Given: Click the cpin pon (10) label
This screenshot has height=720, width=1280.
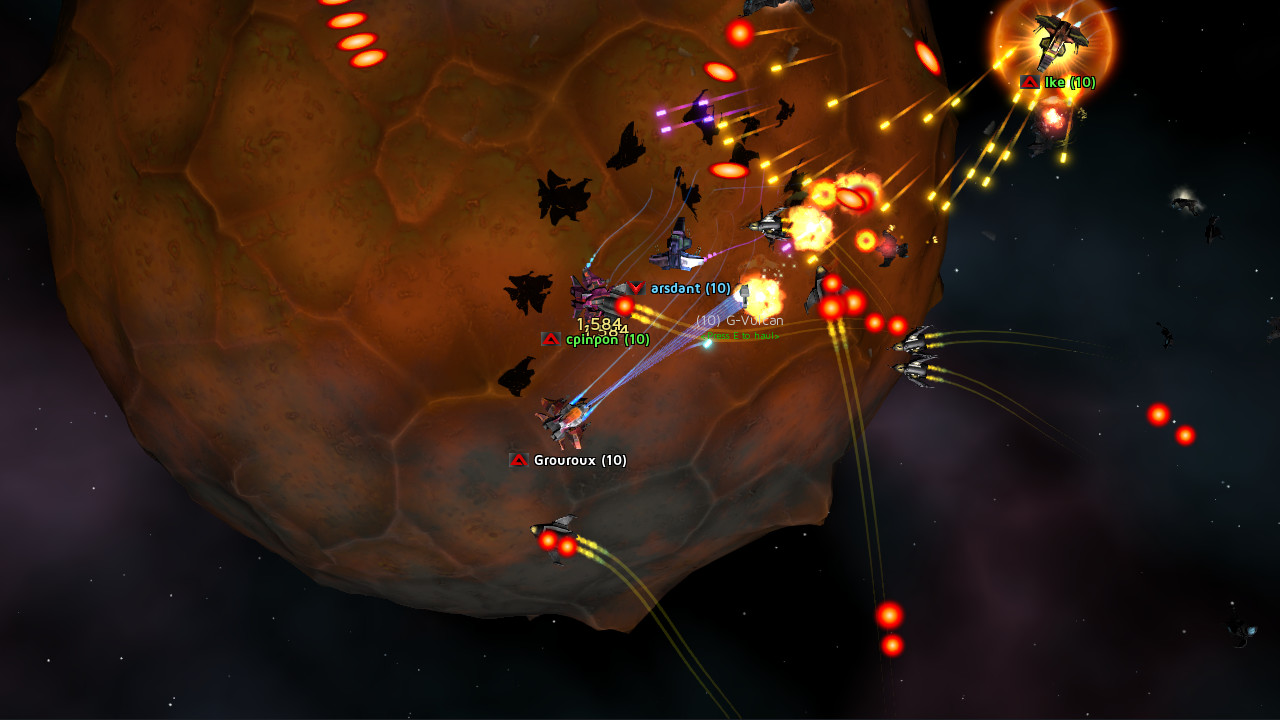Looking at the screenshot, I should (x=607, y=340).
